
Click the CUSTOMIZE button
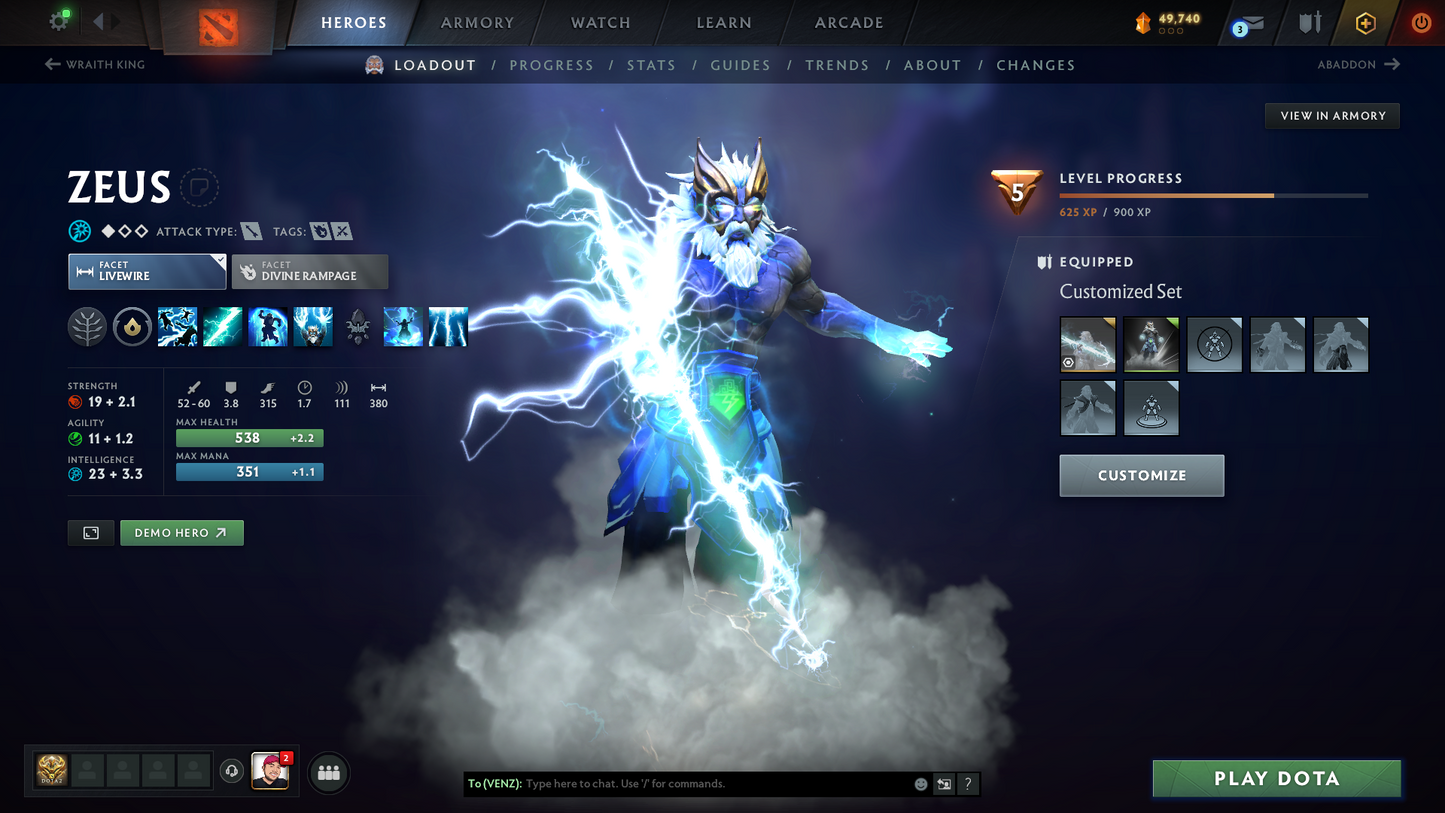(1141, 475)
